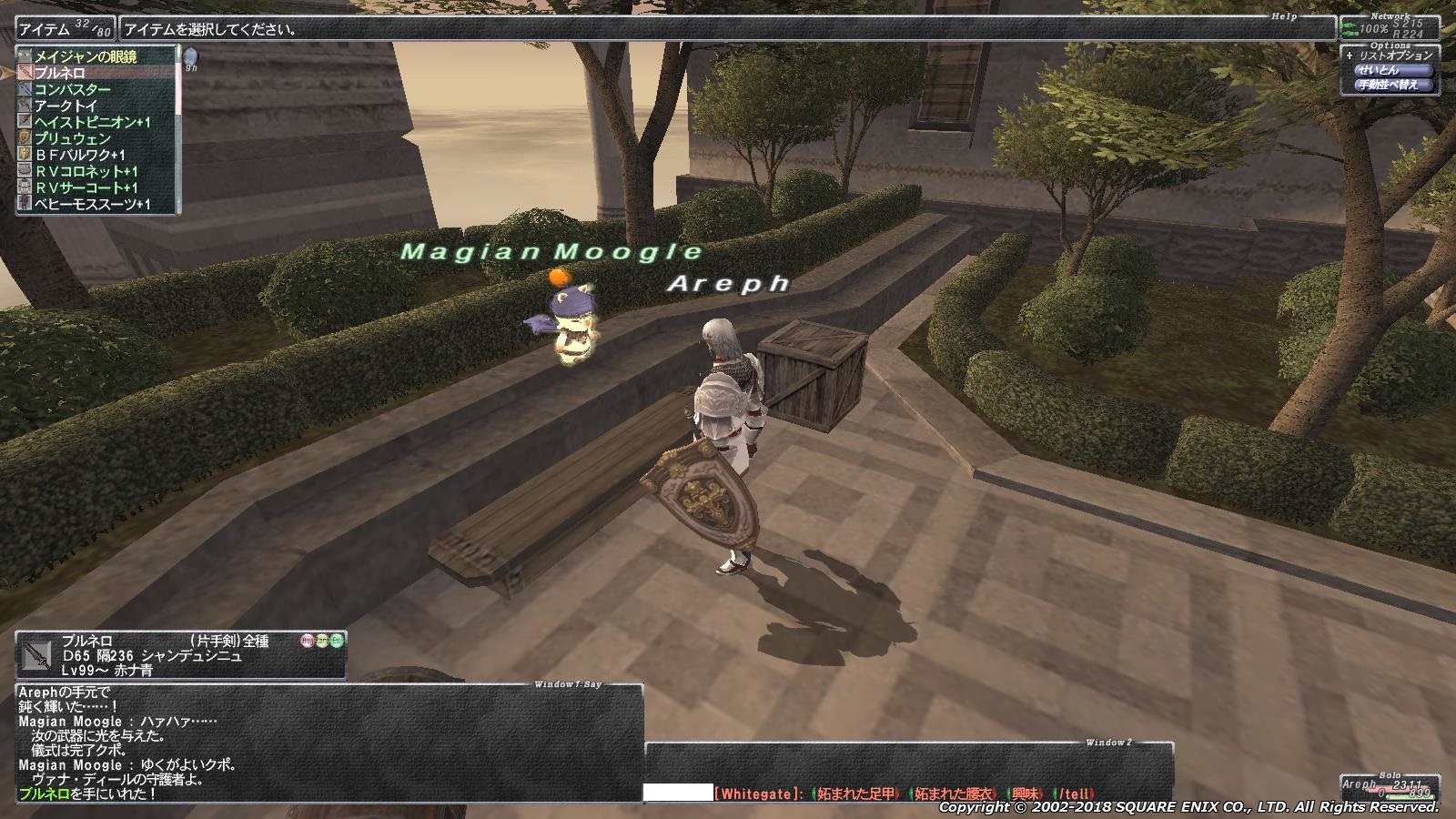Select ヘイストピニオン+1 in the inventory
Viewport: 1456px width, 819px height.
coord(93,122)
